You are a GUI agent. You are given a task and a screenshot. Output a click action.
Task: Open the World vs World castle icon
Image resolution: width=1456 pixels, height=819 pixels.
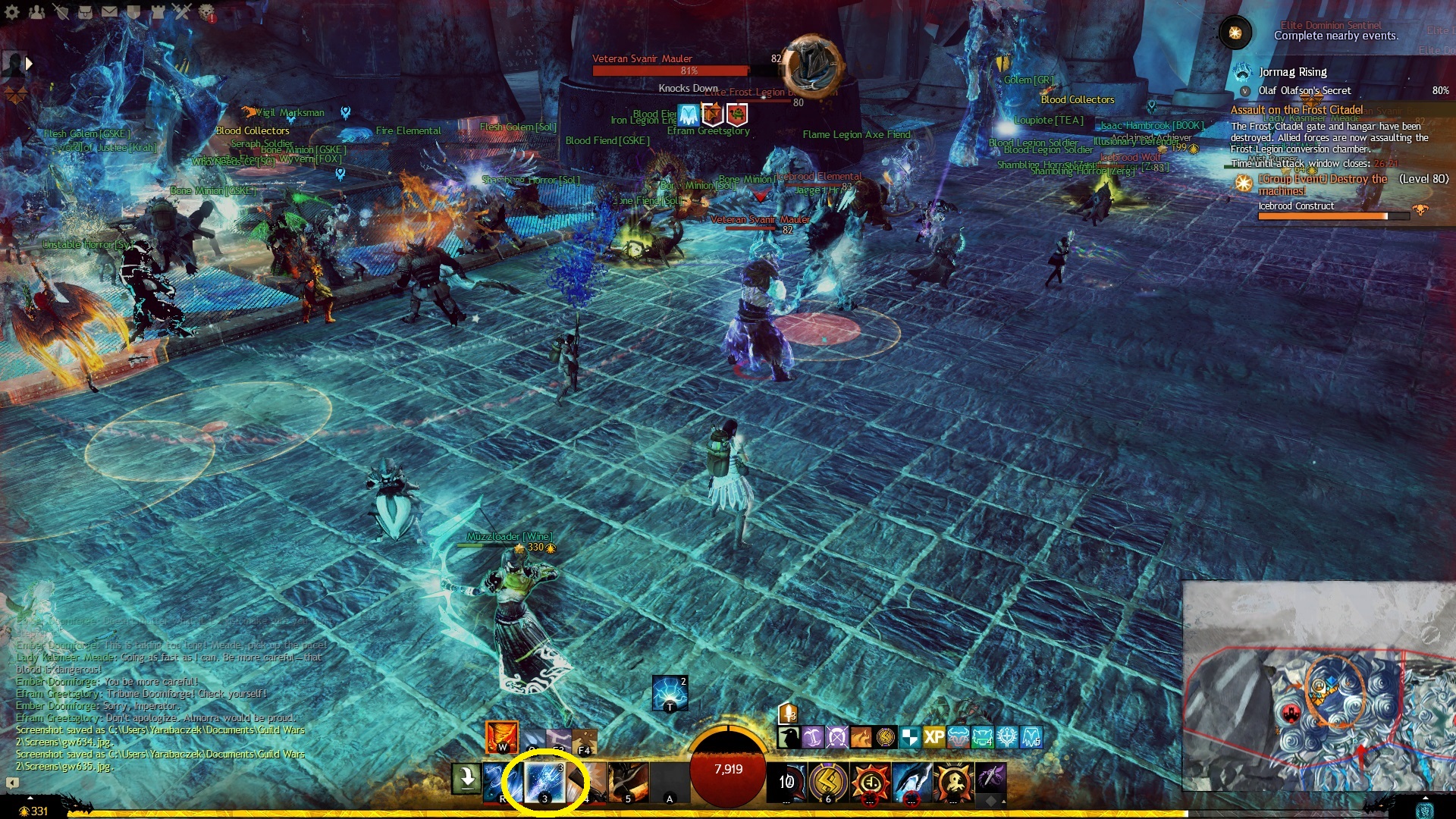click(x=158, y=12)
